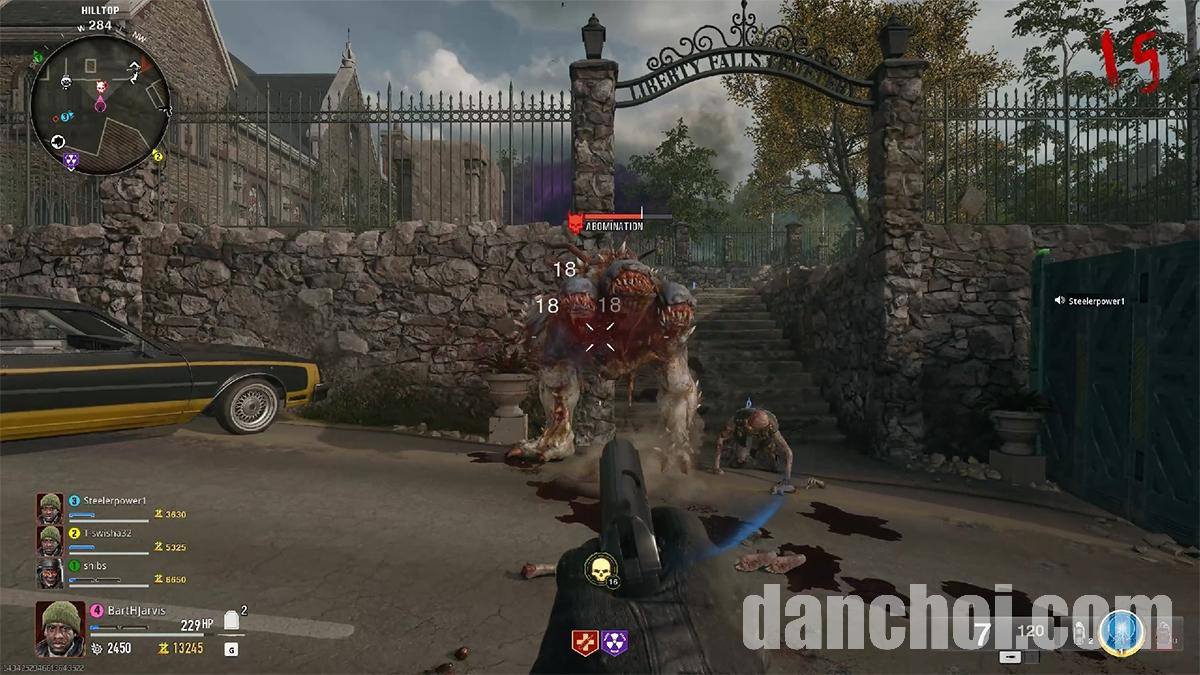
Task: Click the purple radiation perk icon
Action: coord(614,642)
